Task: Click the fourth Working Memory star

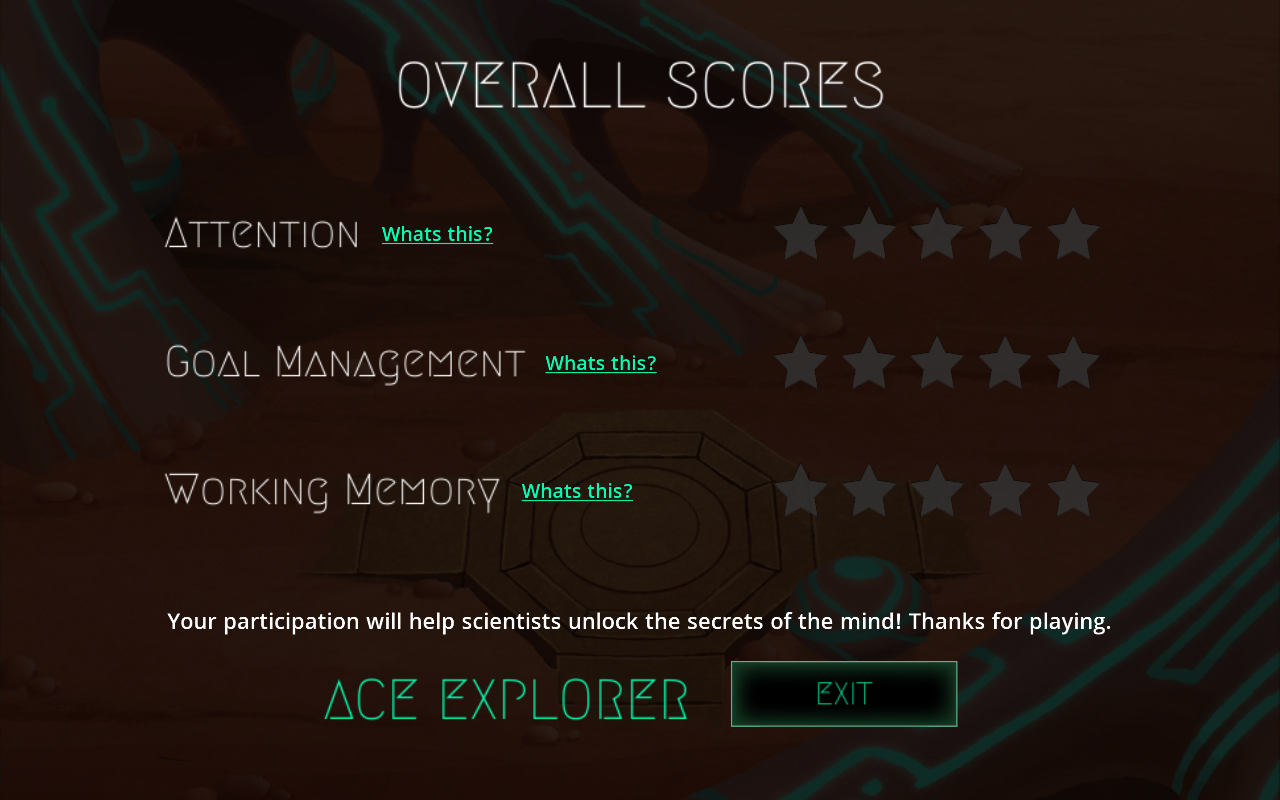Action: click(x=1005, y=490)
